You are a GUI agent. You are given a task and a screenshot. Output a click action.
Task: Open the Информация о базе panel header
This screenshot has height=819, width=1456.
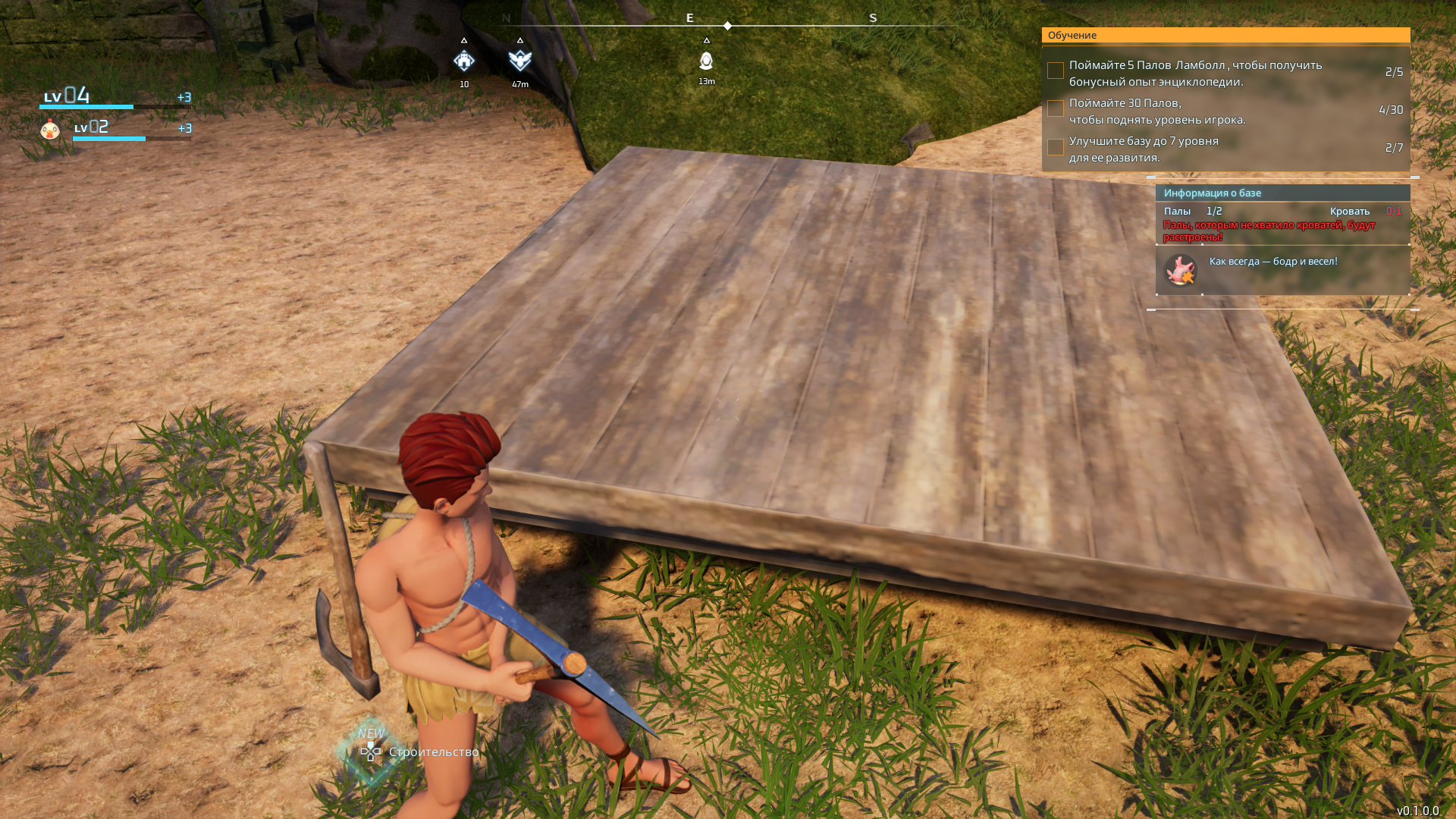[x=1282, y=193]
